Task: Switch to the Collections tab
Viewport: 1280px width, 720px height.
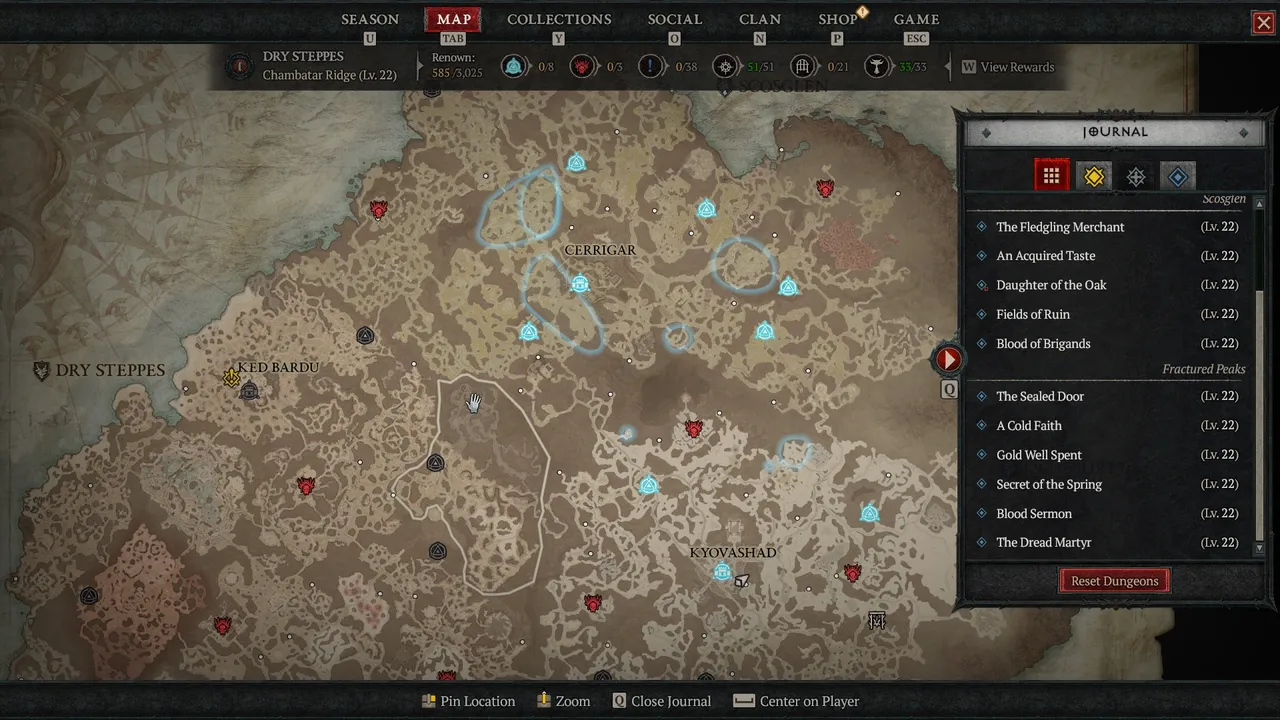Action: point(559,19)
